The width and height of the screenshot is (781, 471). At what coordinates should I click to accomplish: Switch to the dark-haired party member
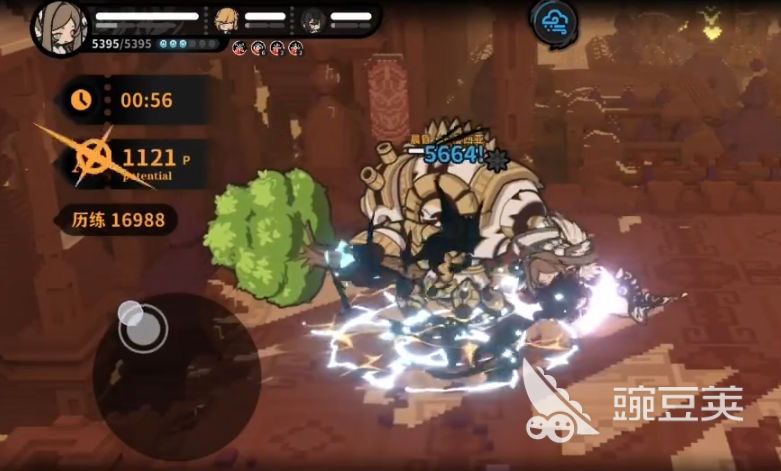(312, 18)
